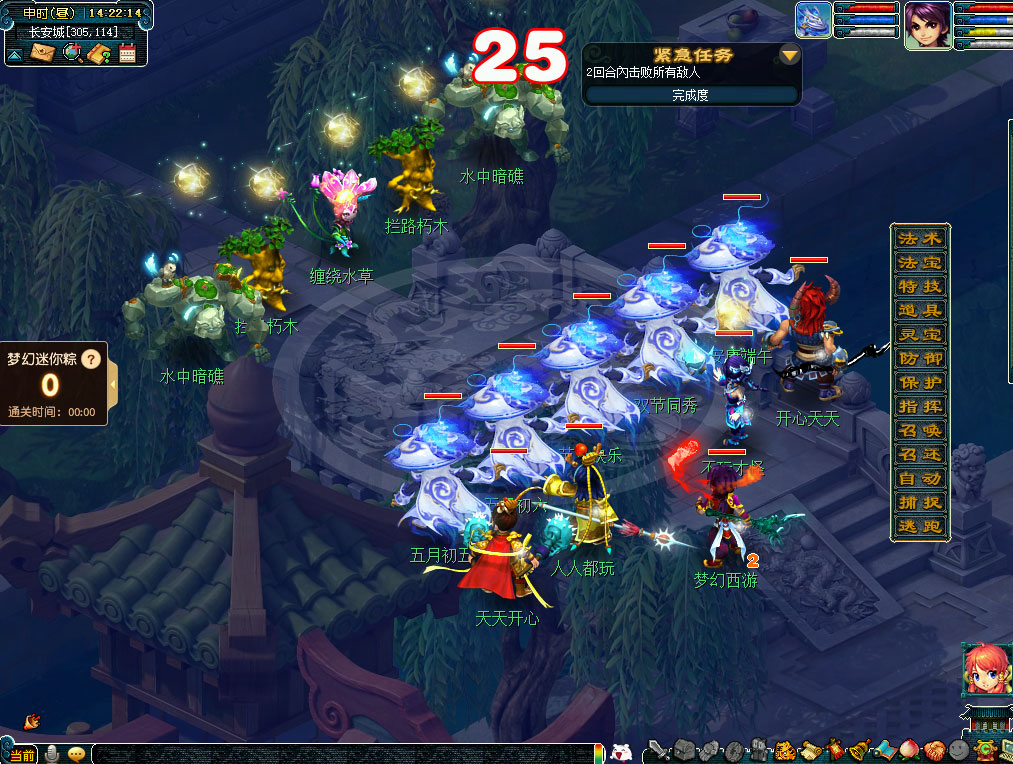Open the calendar icon under the clock
The image size is (1013, 764).
click(127, 53)
